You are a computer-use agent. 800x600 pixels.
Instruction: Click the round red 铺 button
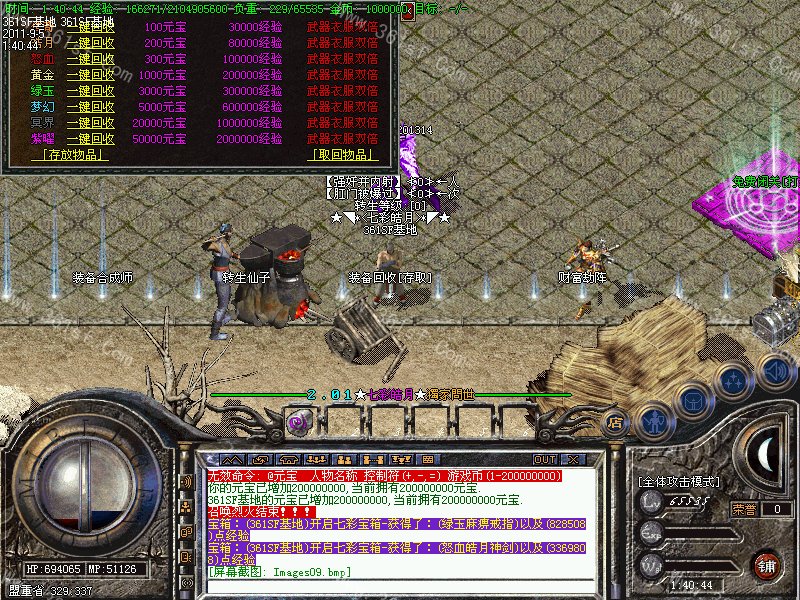point(767,564)
